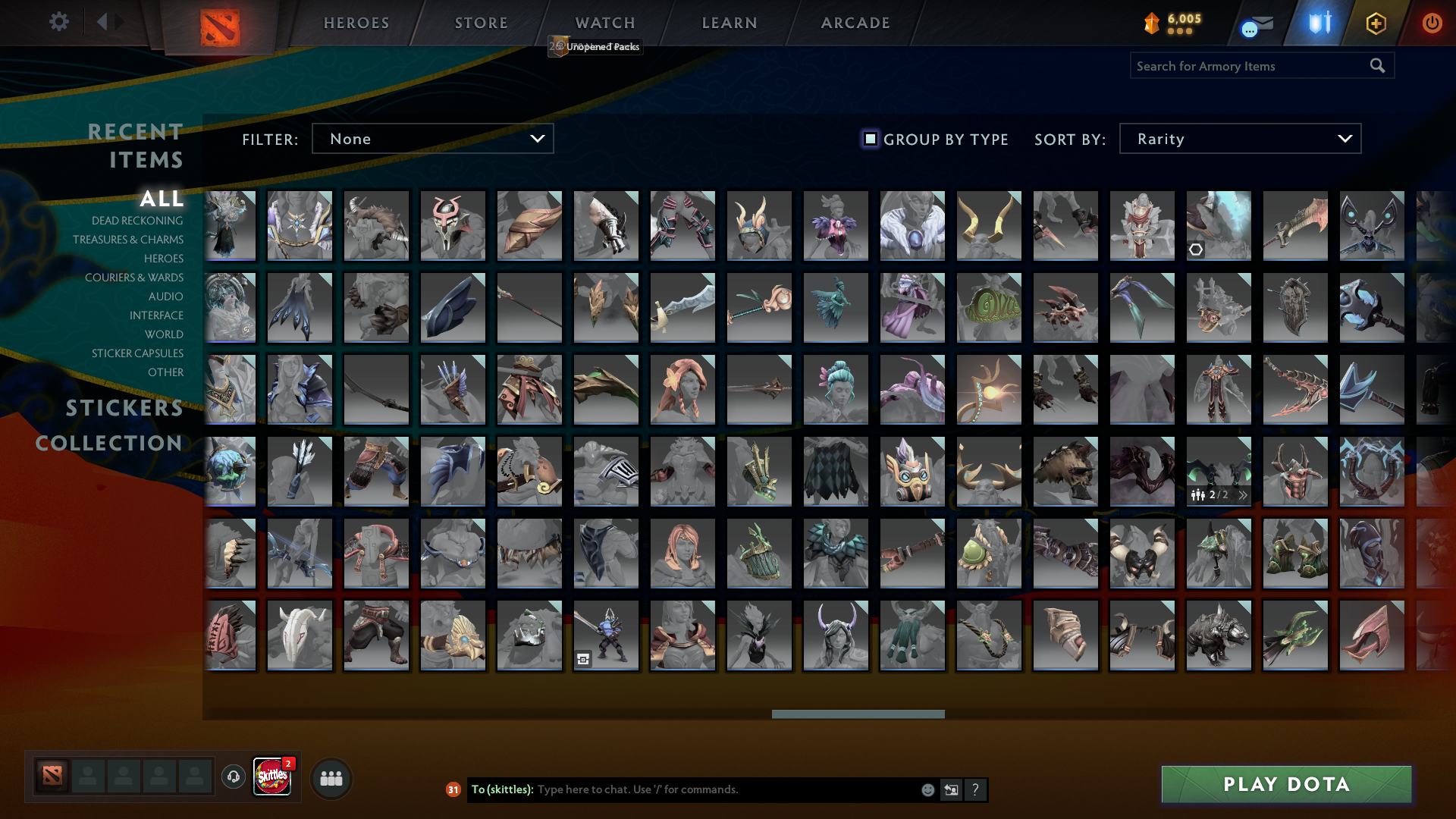The width and height of the screenshot is (1456, 819).
Task: Open the settings gear icon
Action: 59,22
